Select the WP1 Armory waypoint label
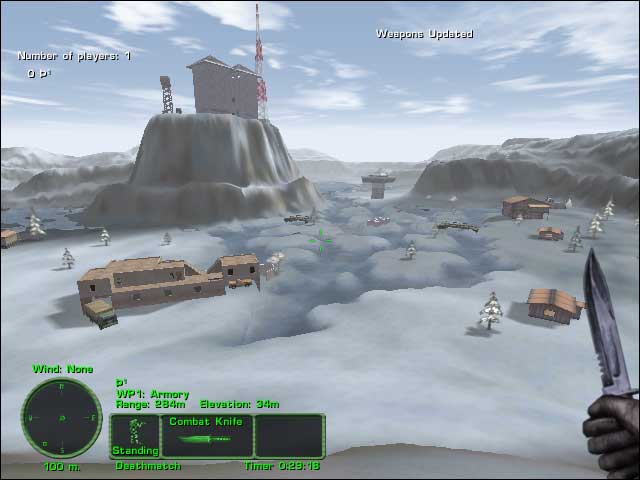 [152, 394]
